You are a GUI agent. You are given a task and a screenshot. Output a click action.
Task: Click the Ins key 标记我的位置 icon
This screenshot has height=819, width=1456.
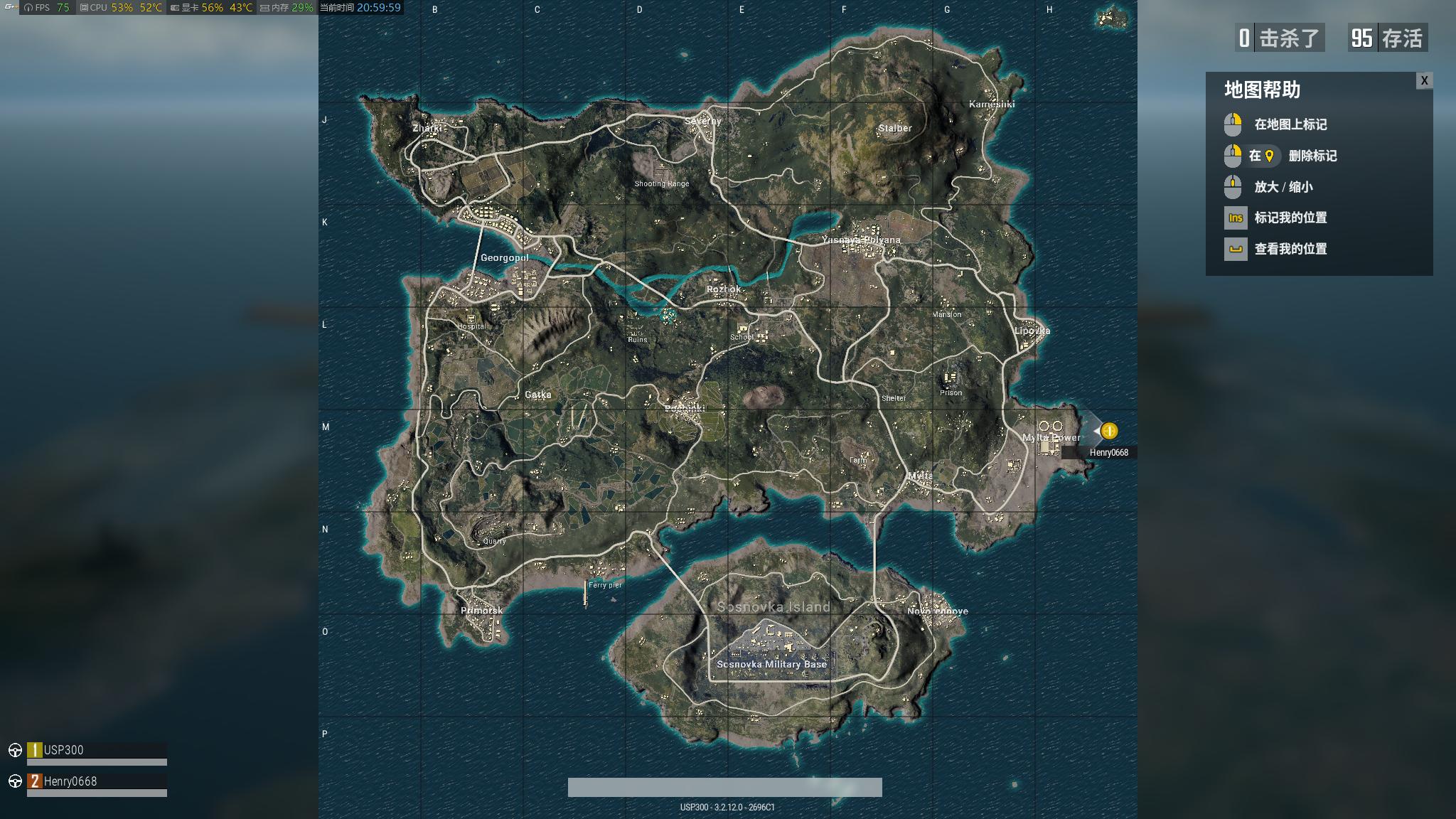click(x=1236, y=218)
